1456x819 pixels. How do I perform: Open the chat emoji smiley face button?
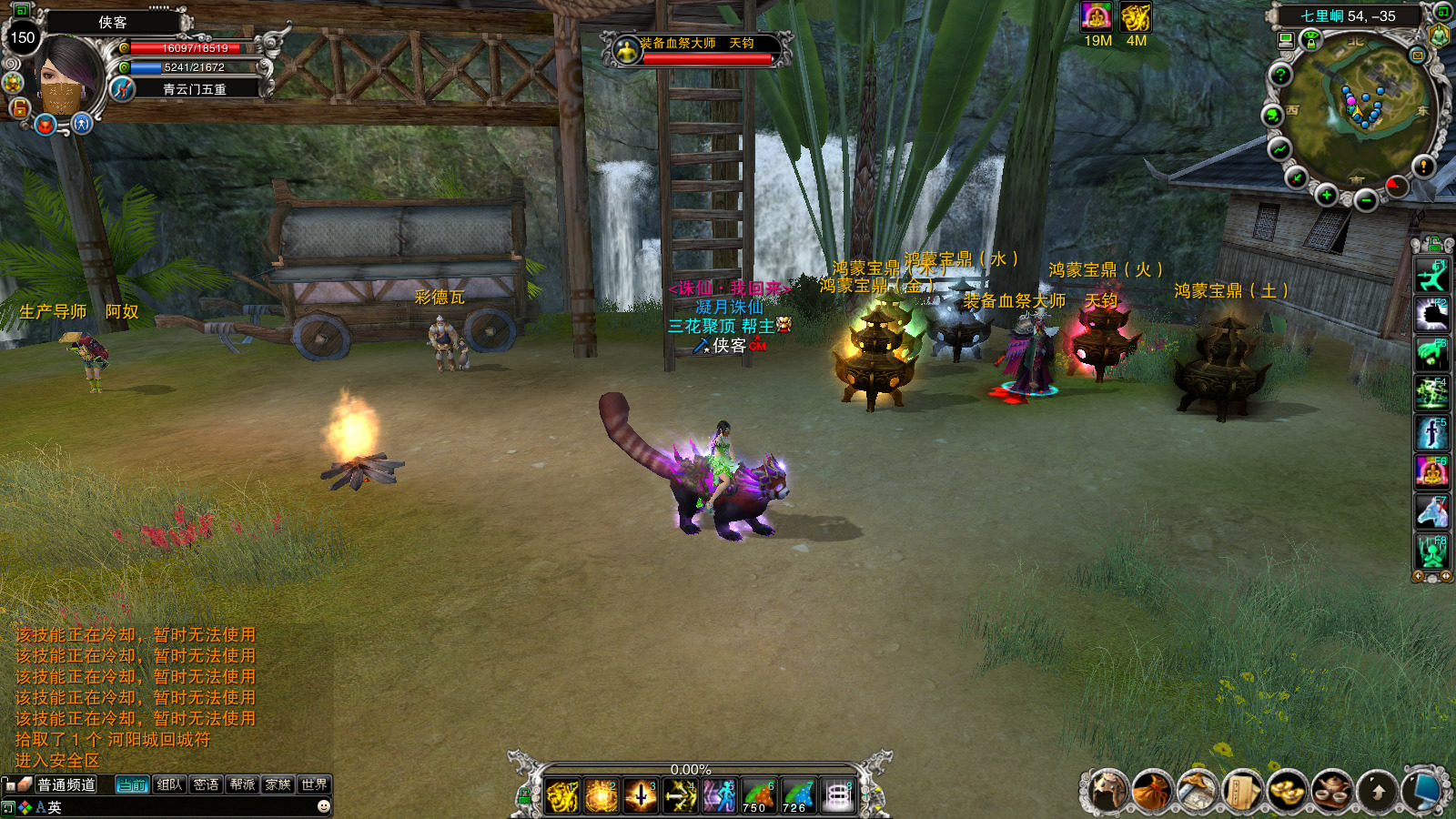pyautogui.click(x=323, y=806)
